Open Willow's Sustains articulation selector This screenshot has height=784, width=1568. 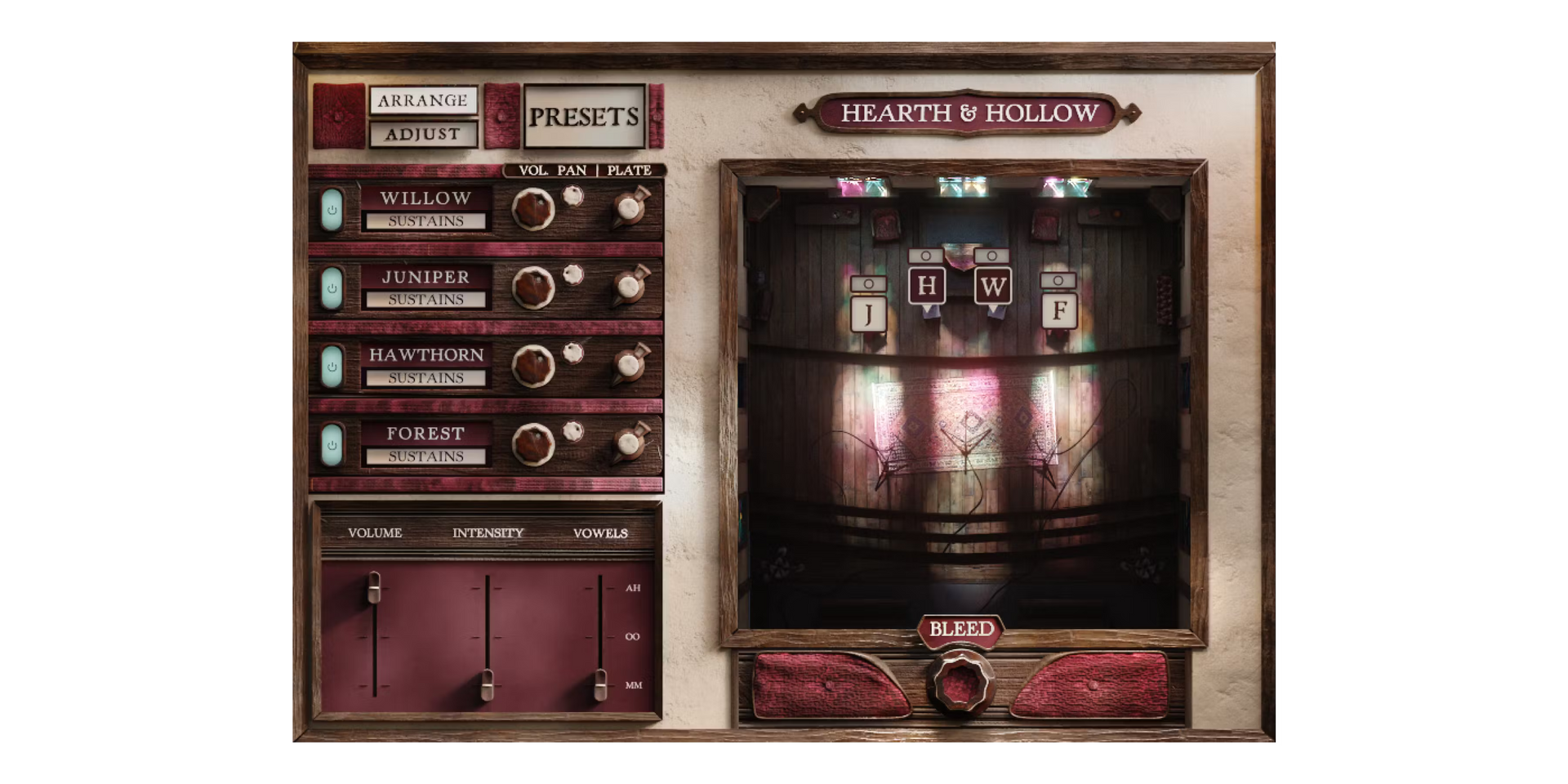[x=425, y=221]
